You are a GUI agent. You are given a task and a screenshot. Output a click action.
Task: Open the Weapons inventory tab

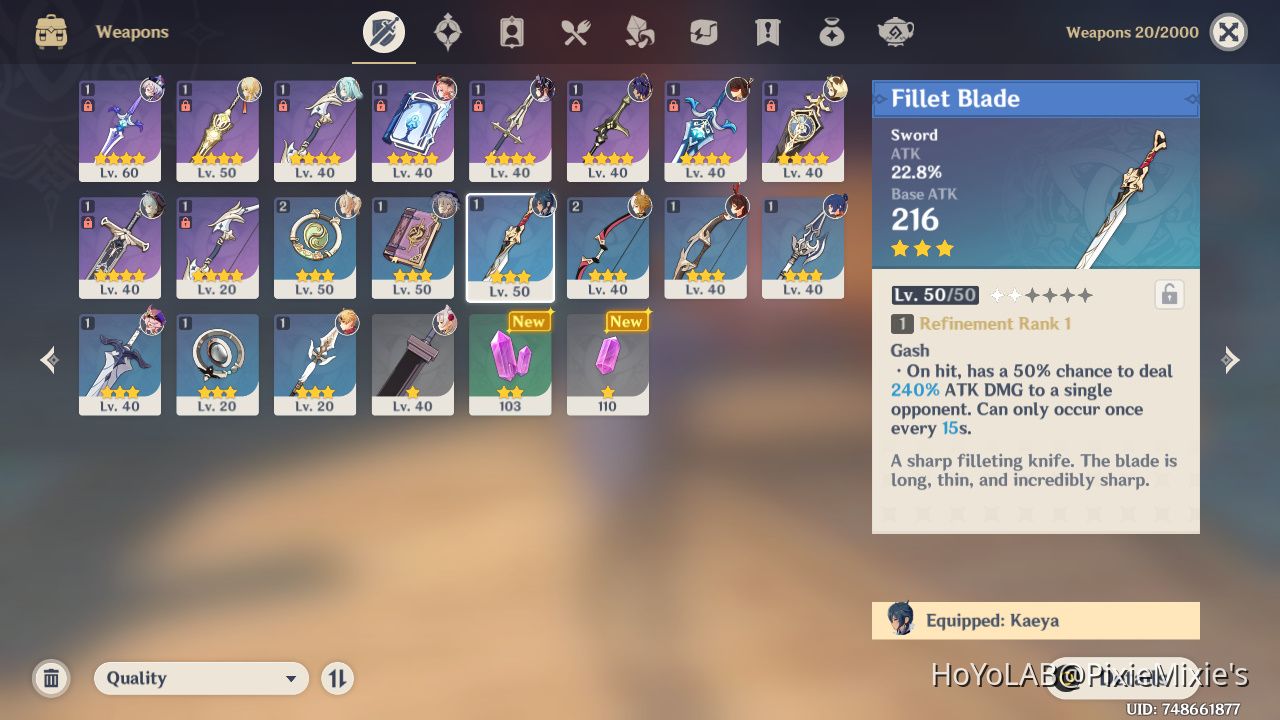(383, 31)
